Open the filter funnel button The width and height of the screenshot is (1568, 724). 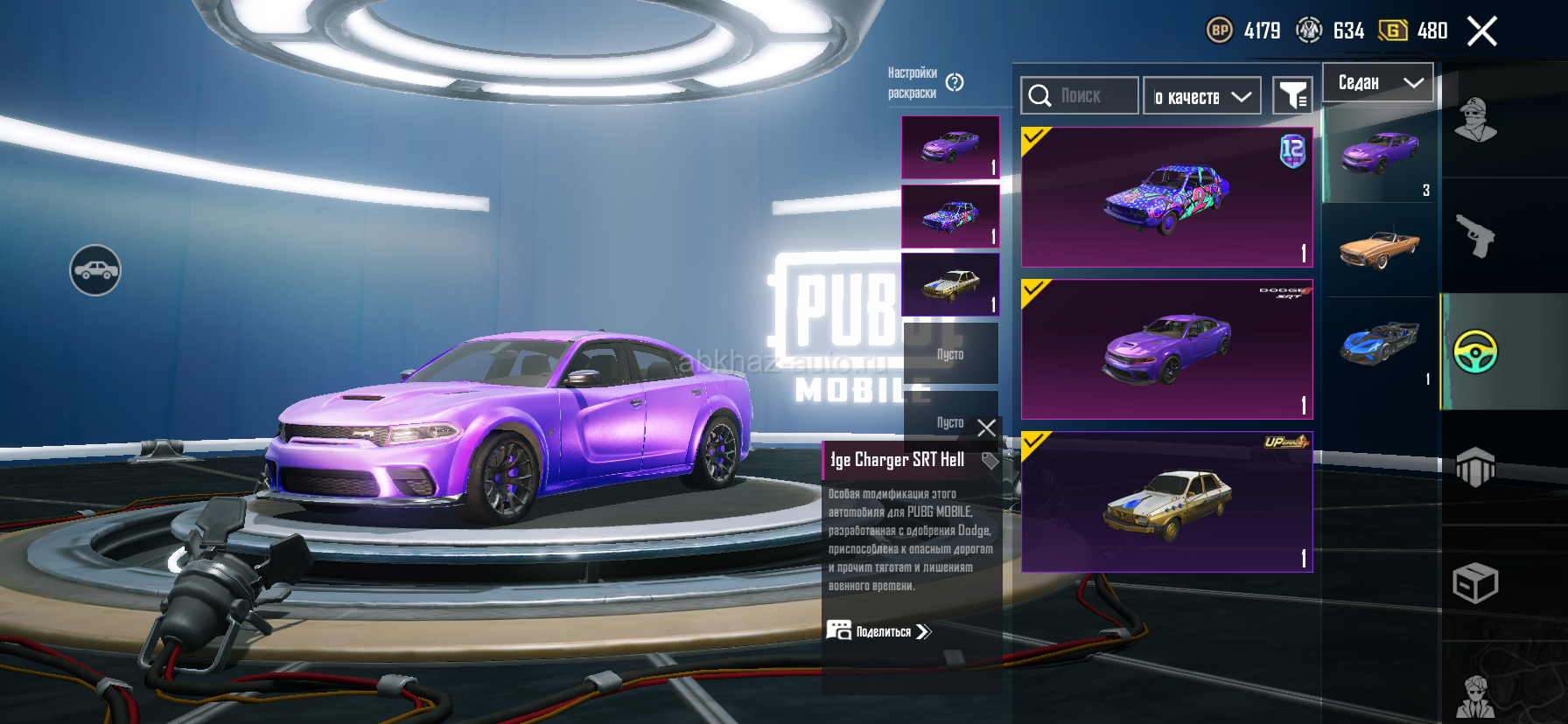pos(1292,95)
